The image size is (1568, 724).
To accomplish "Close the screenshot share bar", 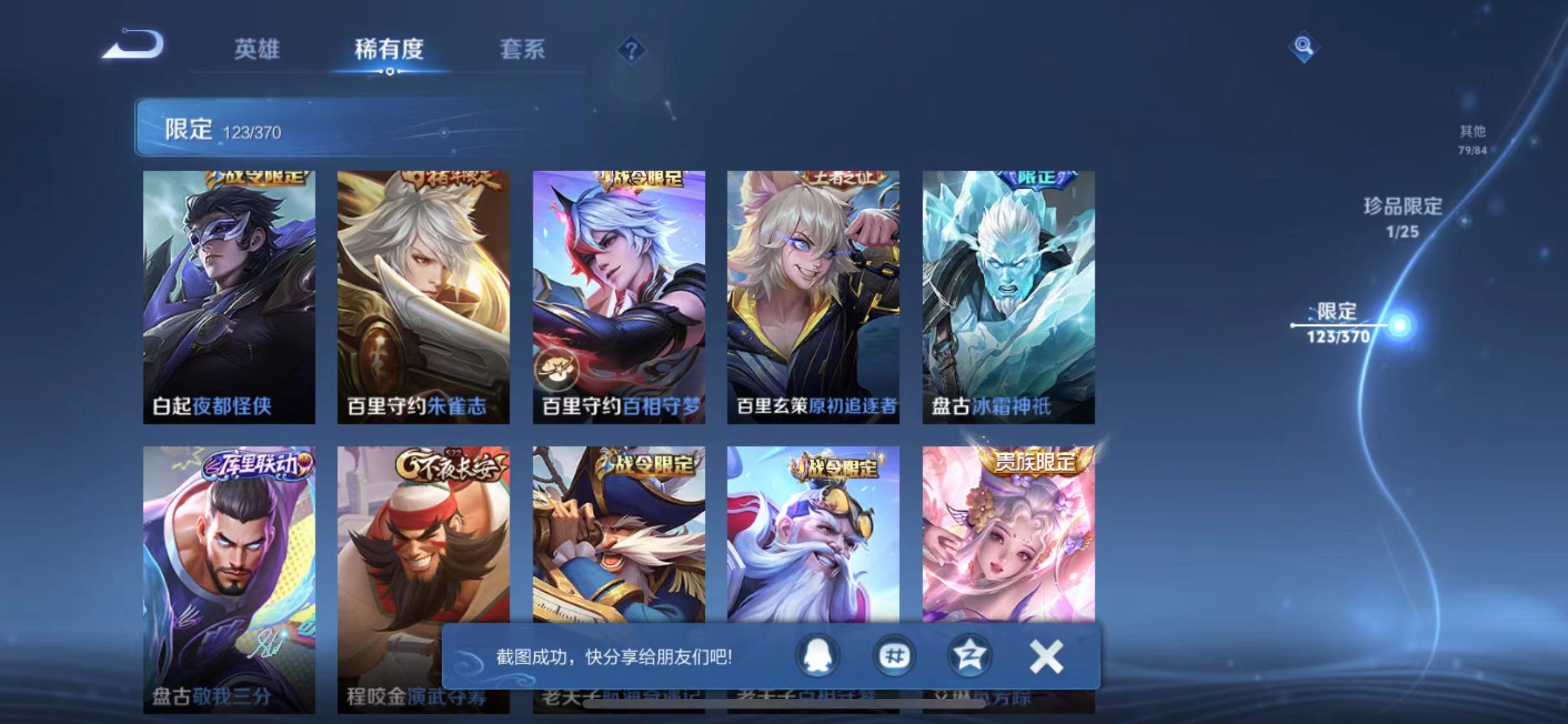I will (x=1047, y=656).
